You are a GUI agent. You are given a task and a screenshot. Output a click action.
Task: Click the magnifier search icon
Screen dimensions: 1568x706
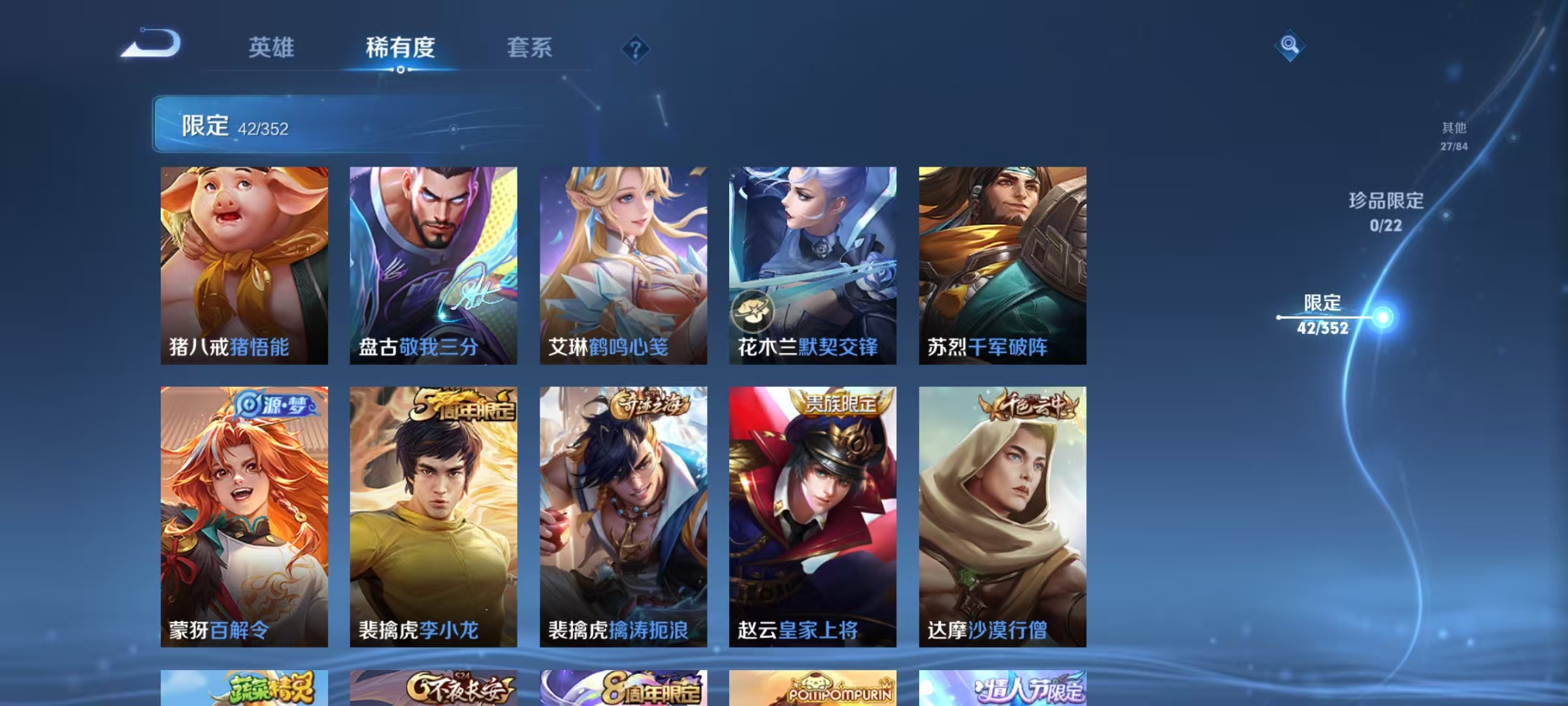point(1288,46)
